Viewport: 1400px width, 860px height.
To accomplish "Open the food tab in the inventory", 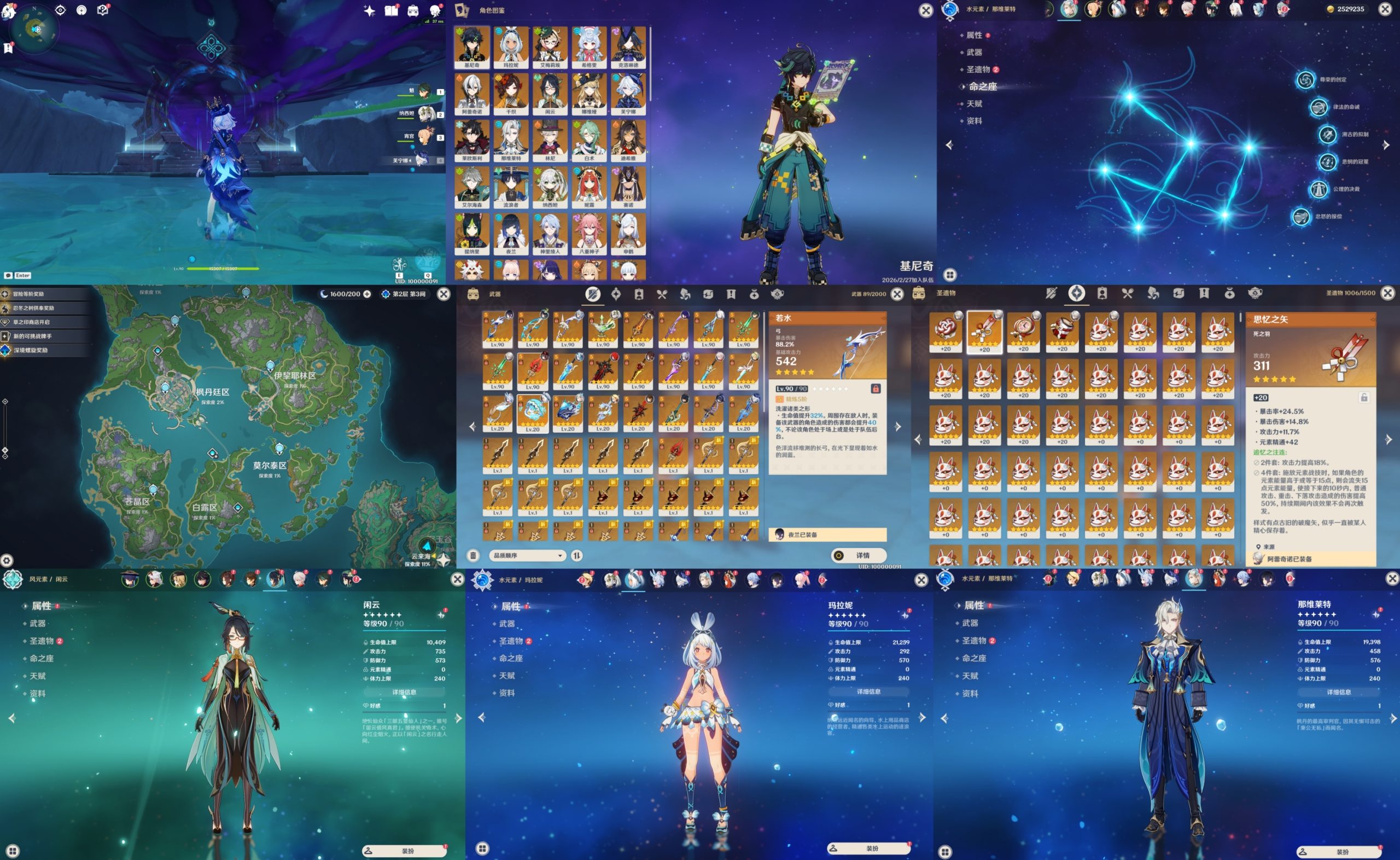I will click(661, 295).
